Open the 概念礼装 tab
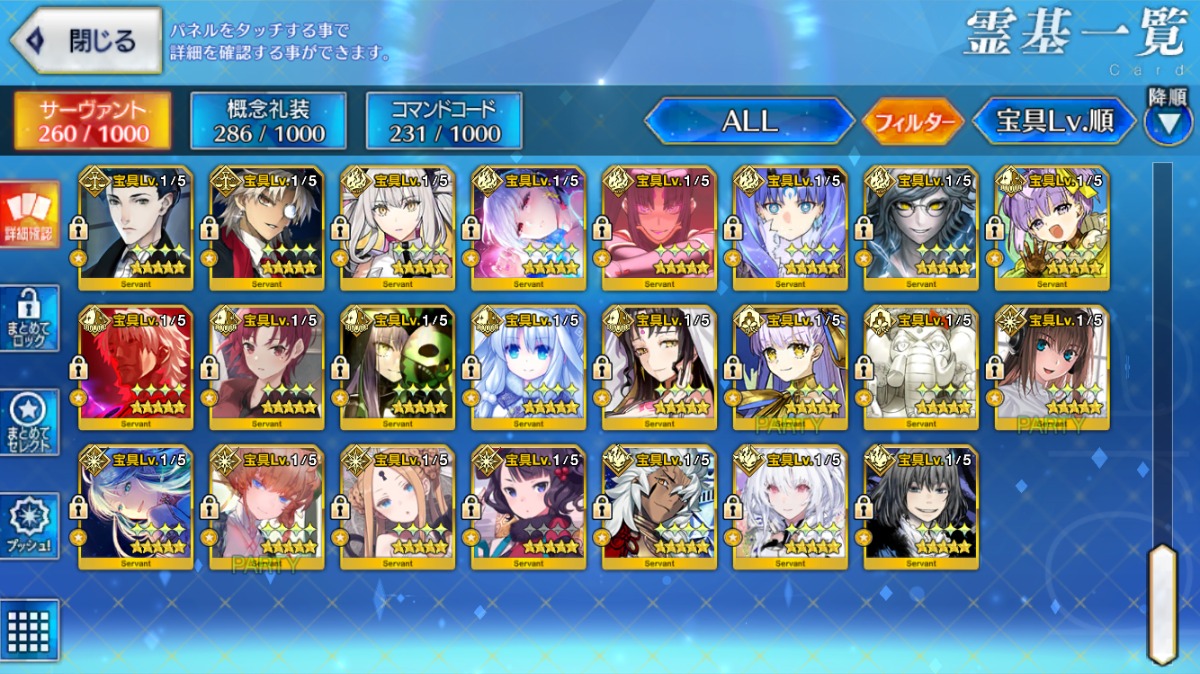Viewport: 1200px width, 674px height. 268,121
